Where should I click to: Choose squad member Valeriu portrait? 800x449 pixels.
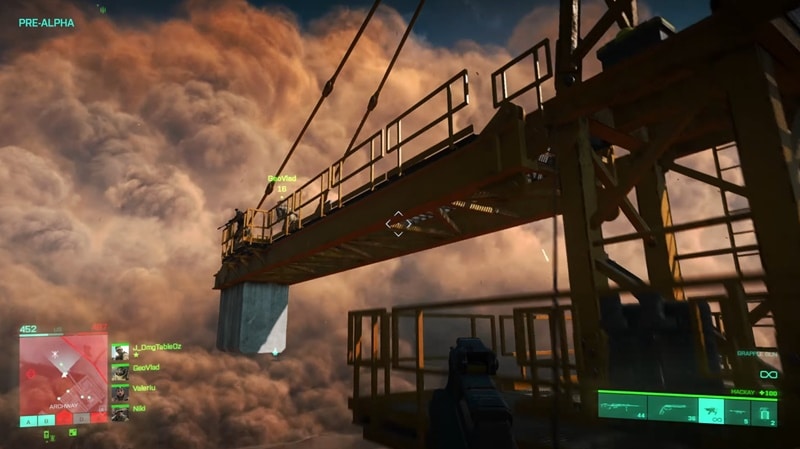pyautogui.click(x=120, y=391)
